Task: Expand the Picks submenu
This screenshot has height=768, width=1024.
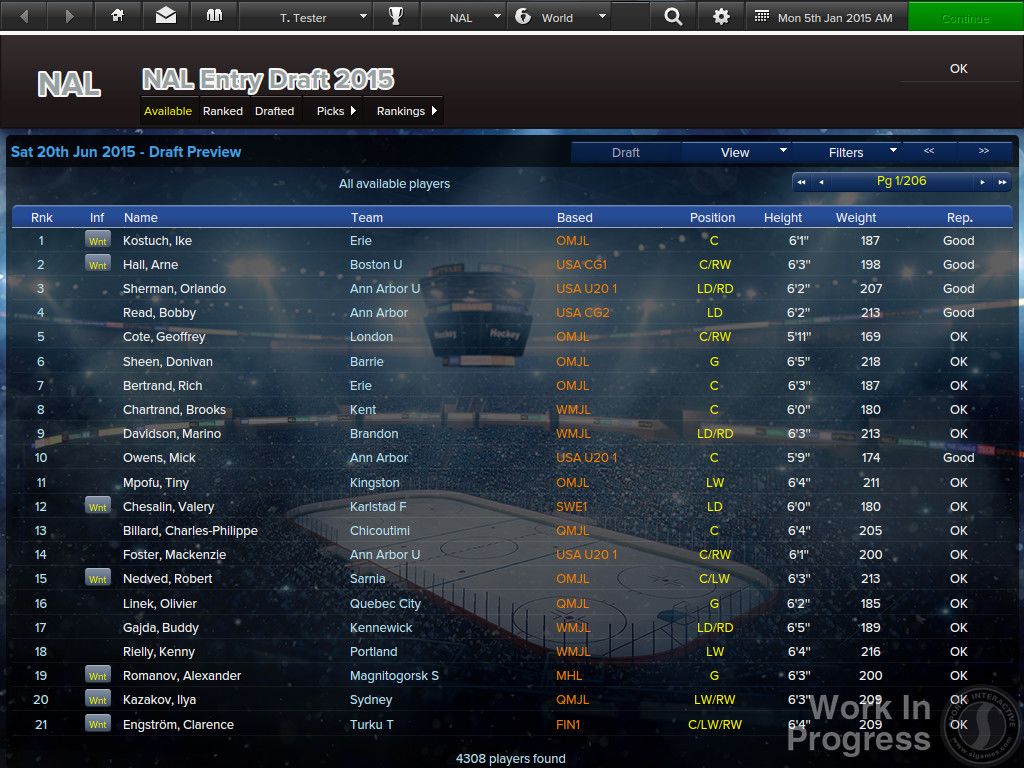Action: pyautogui.click(x=336, y=111)
